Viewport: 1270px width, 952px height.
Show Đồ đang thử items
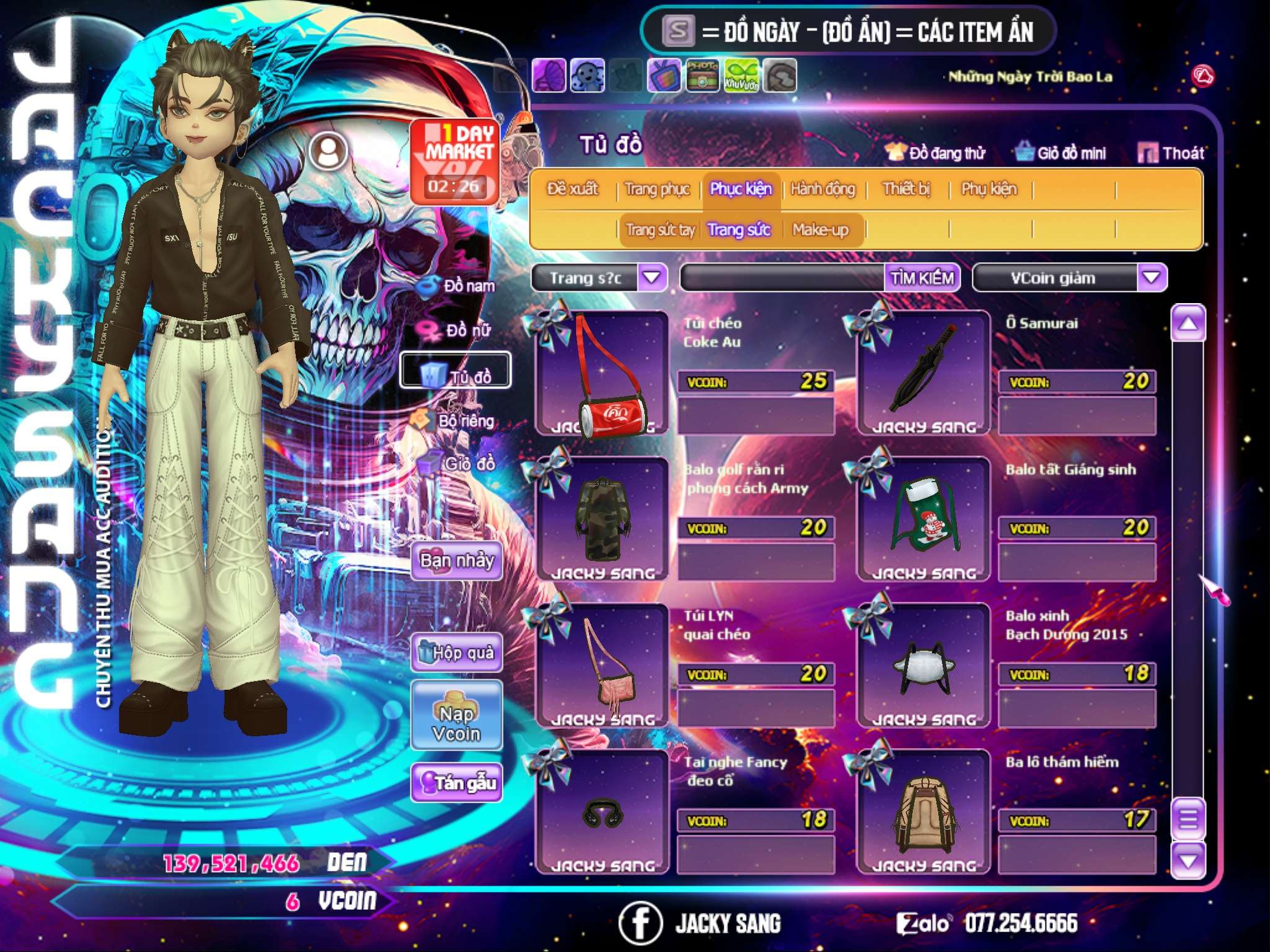click(936, 153)
